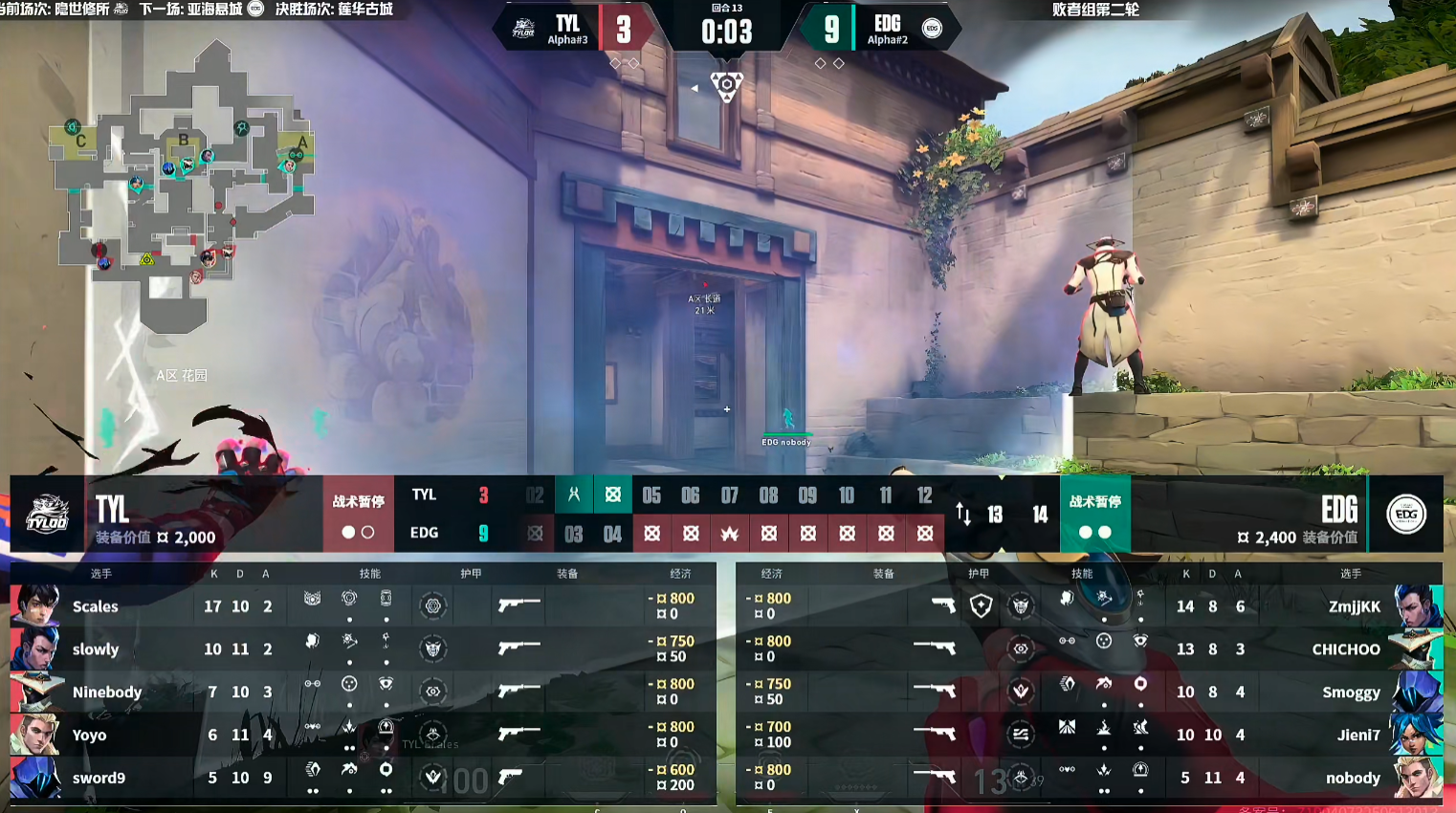The height and width of the screenshot is (813, 1456).
Task: Click the spike icon below the round timer
Action: pyautogui.click(x=727, y=85)
